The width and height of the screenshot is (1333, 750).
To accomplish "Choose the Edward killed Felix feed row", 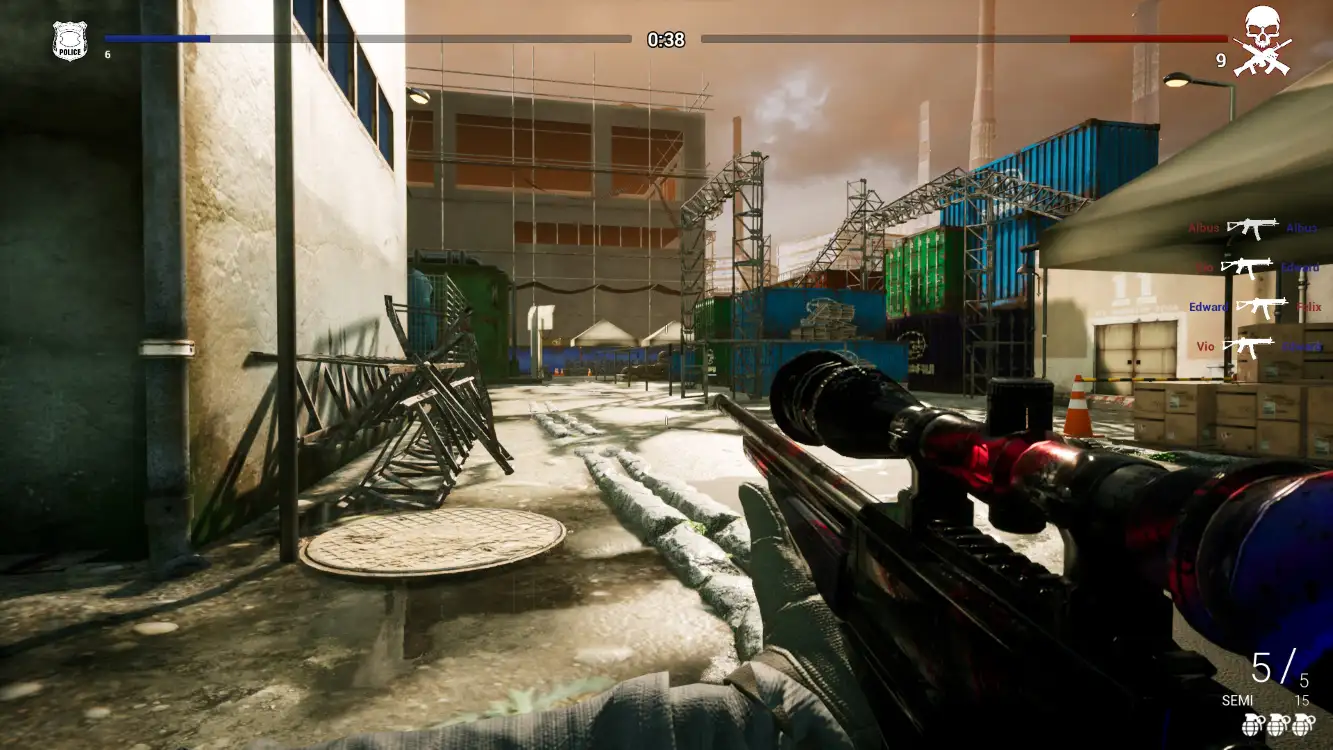I will 1255,307.
